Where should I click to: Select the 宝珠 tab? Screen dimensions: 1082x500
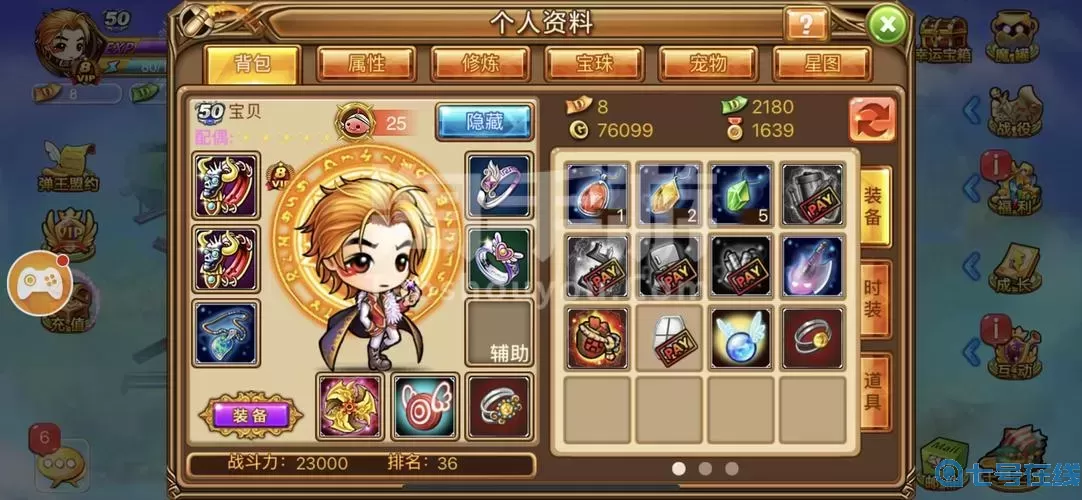[594, 64]
